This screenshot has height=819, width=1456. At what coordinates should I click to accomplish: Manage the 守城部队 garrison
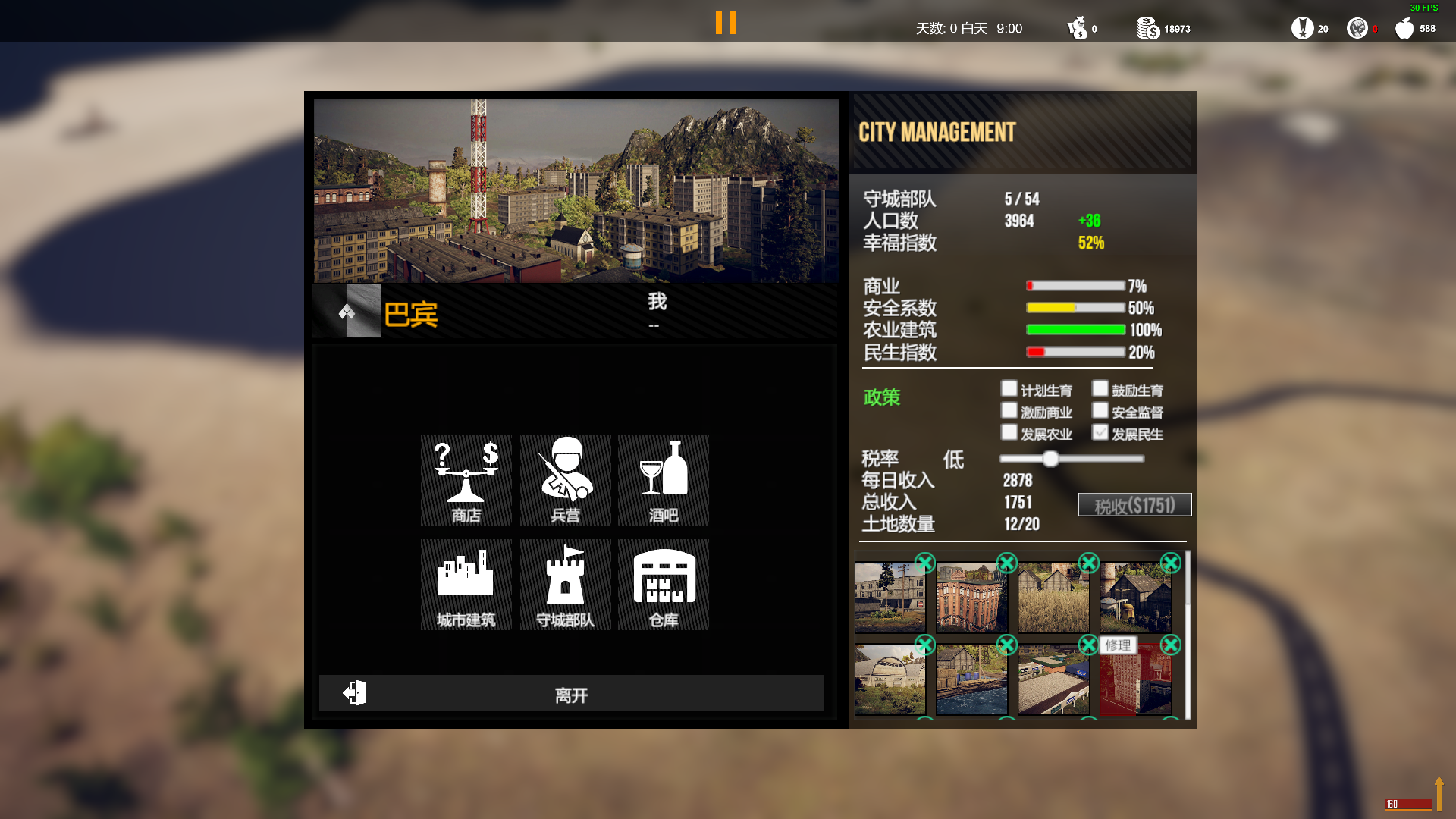[x=565, y=585]
